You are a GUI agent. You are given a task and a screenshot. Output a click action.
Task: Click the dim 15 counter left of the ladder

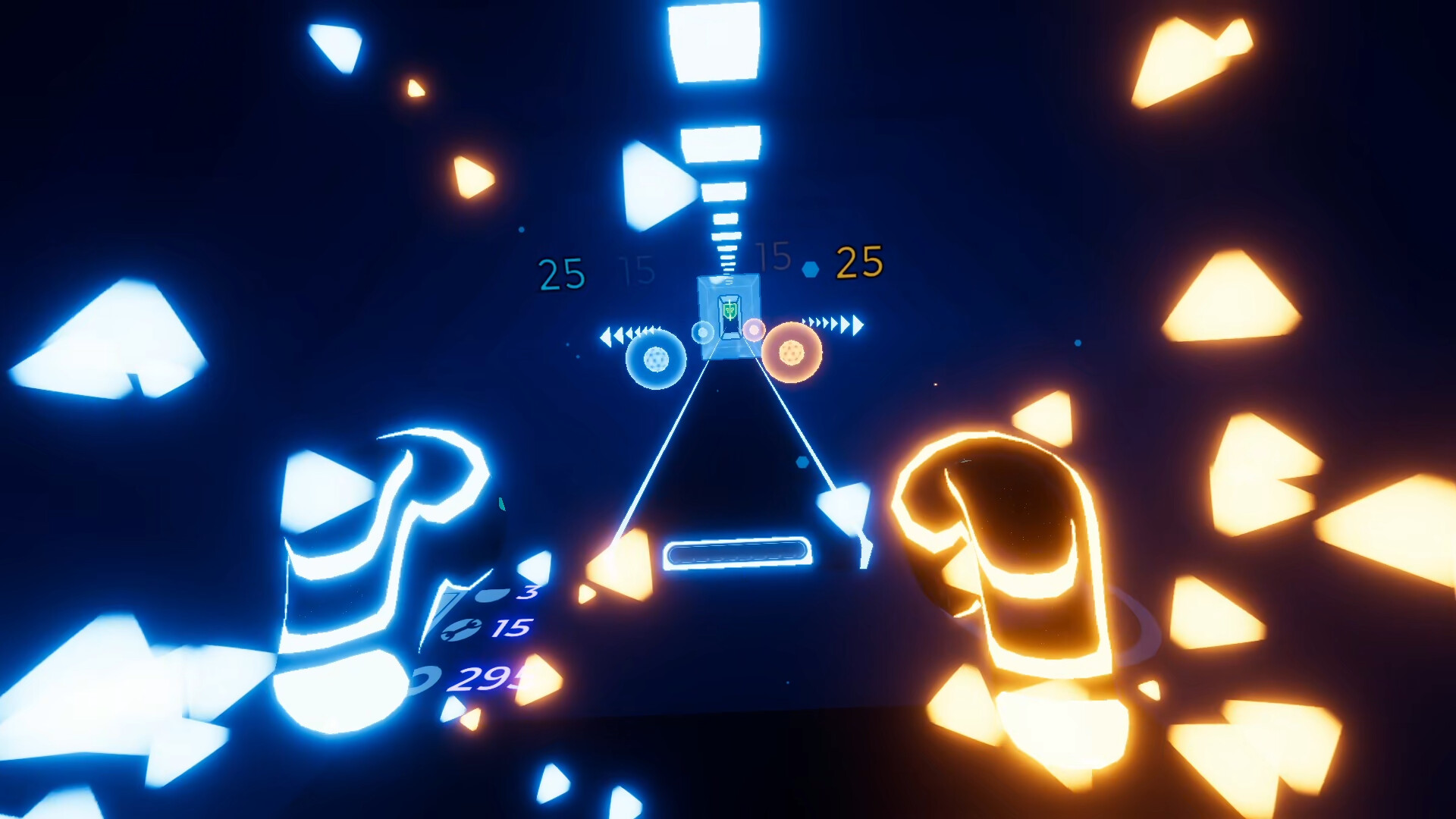pyautogui.click(x=637, y=270)
